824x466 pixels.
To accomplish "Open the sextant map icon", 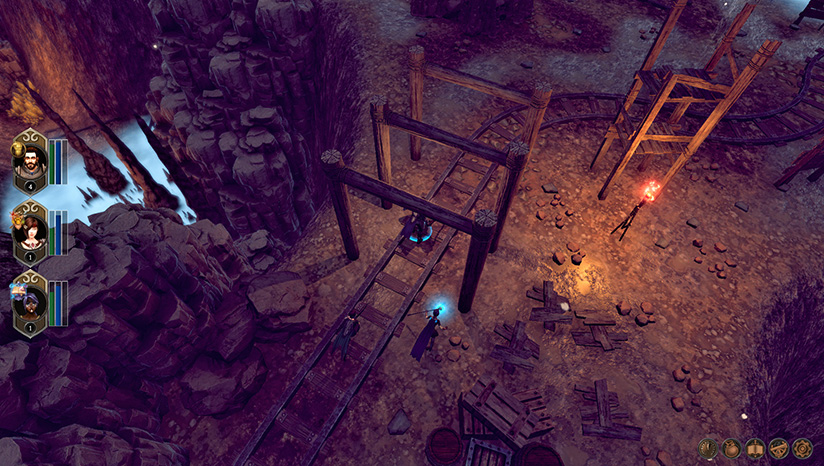I will pyautogui.click(x=779, y=447).
